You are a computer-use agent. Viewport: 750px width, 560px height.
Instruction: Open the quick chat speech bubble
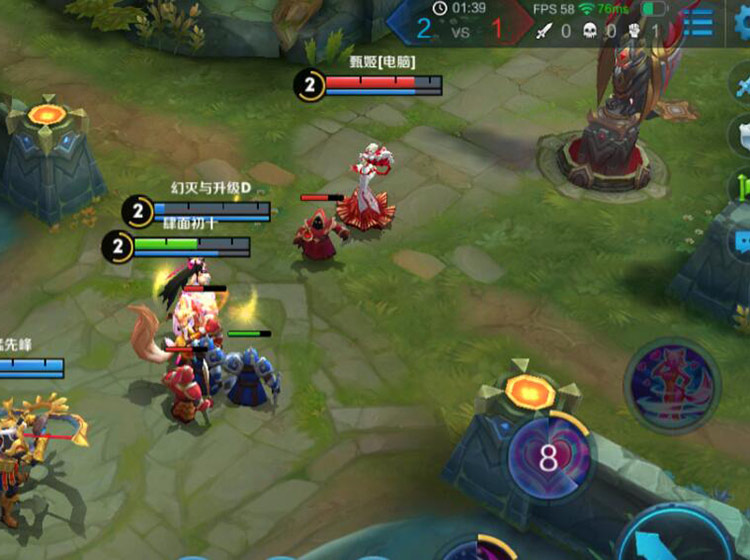click(x=742, y=241)
